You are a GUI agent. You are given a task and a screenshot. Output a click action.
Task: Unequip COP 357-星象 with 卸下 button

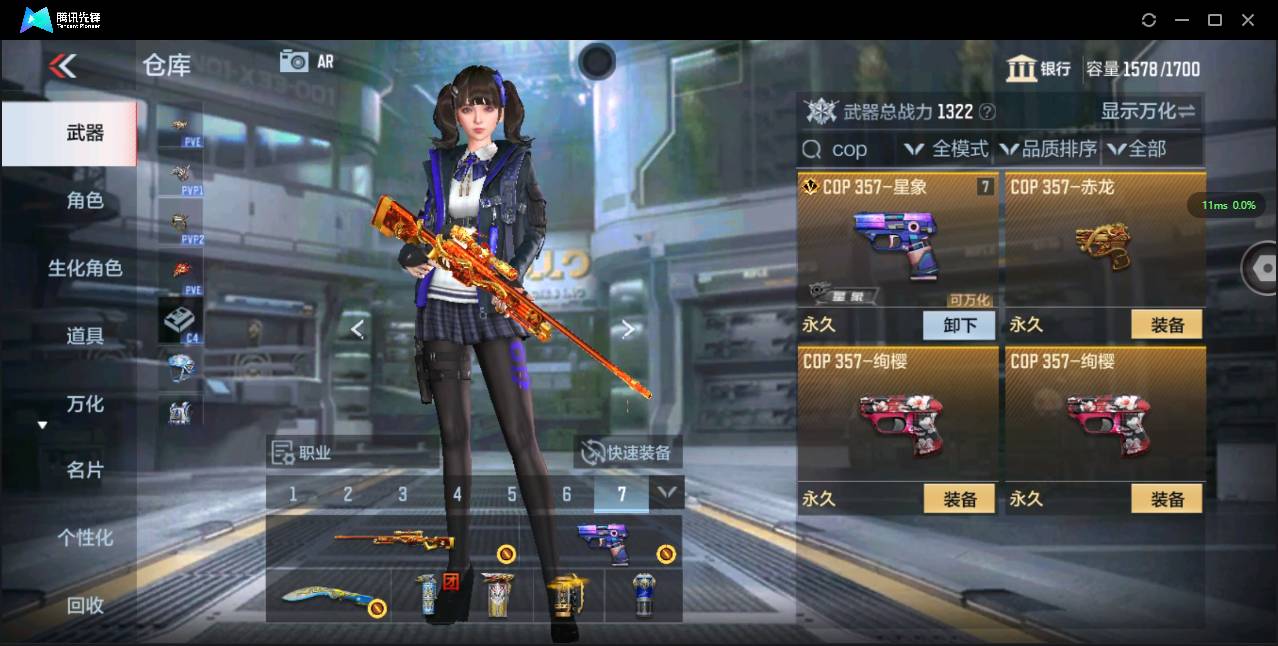pos(959,325)
